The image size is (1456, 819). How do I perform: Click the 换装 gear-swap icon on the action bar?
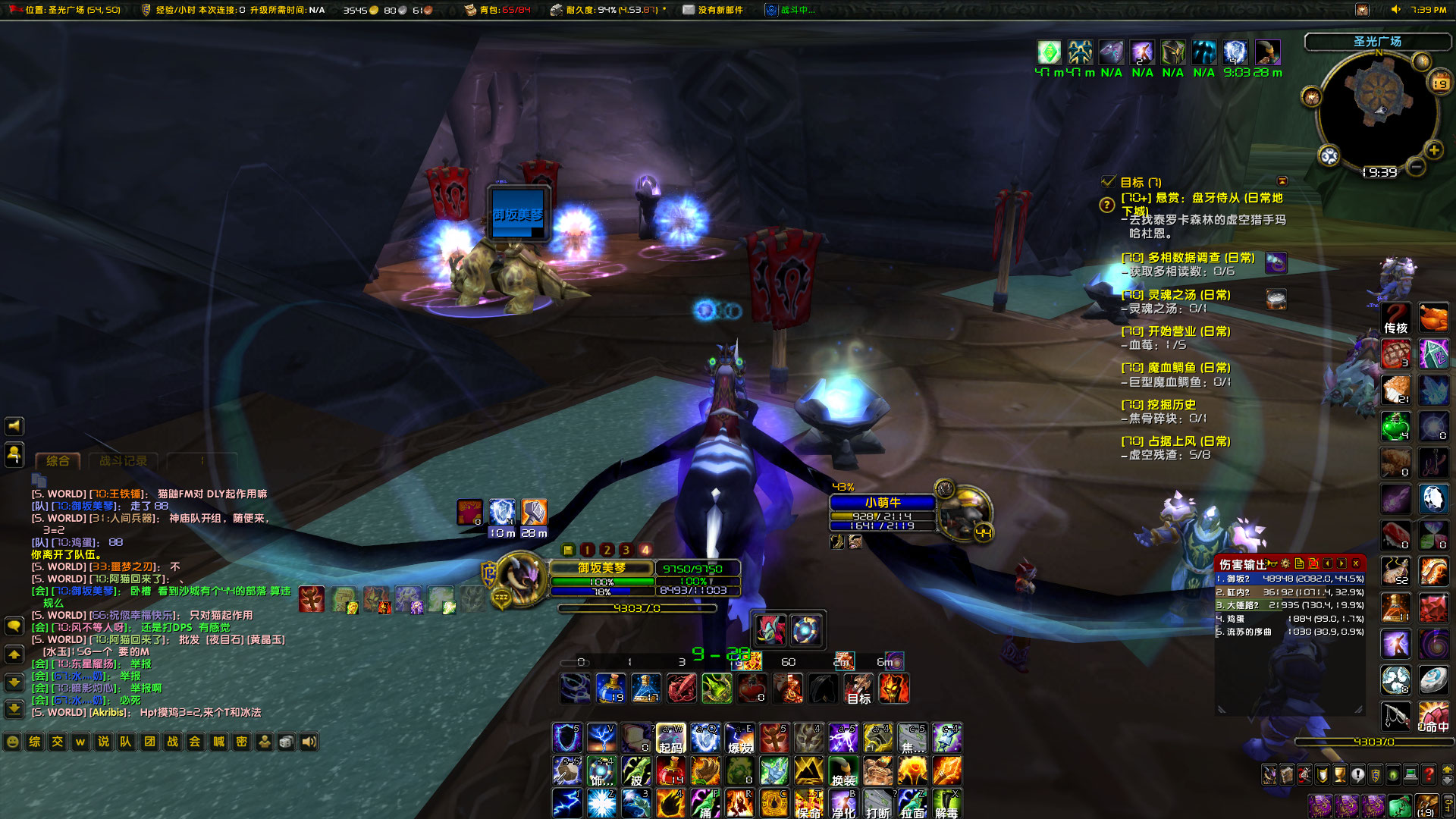tap(843, 771)
